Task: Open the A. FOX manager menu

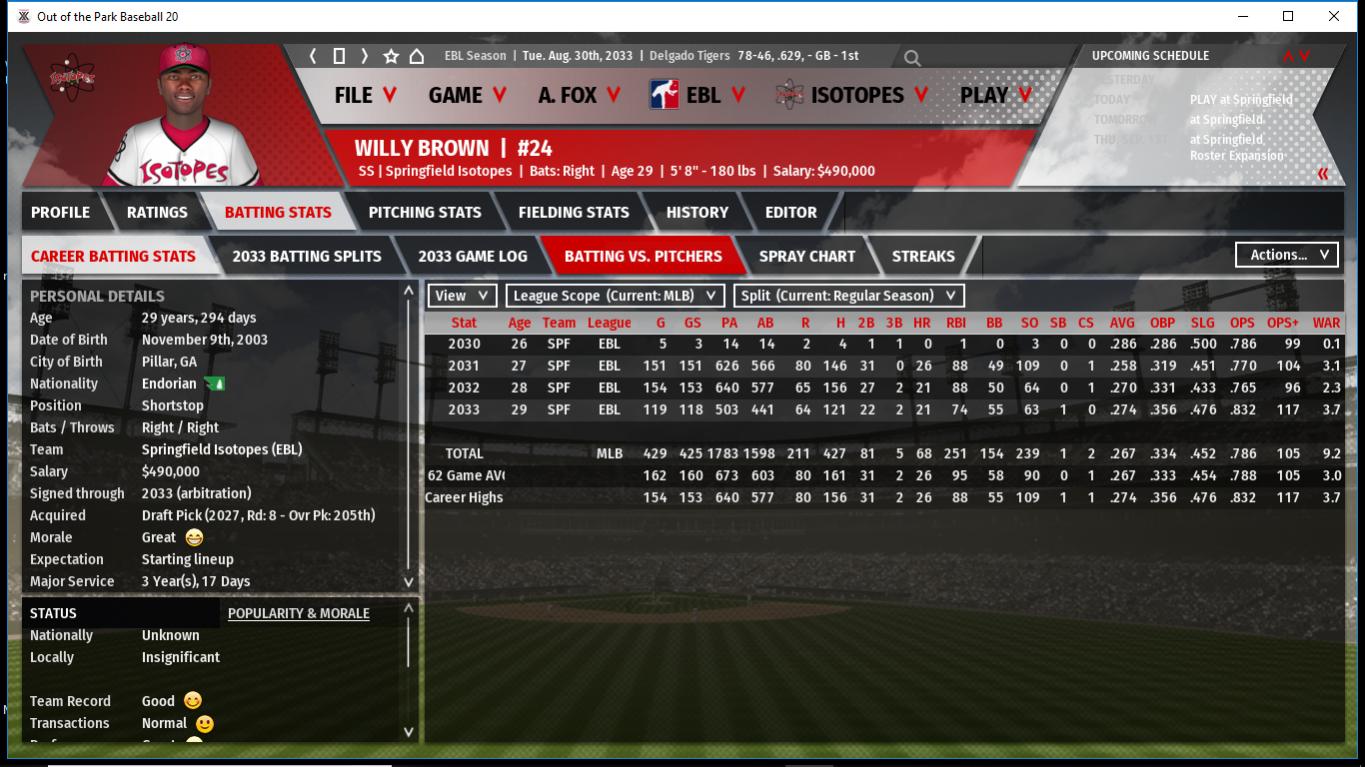Action: (x=579, y=95)
